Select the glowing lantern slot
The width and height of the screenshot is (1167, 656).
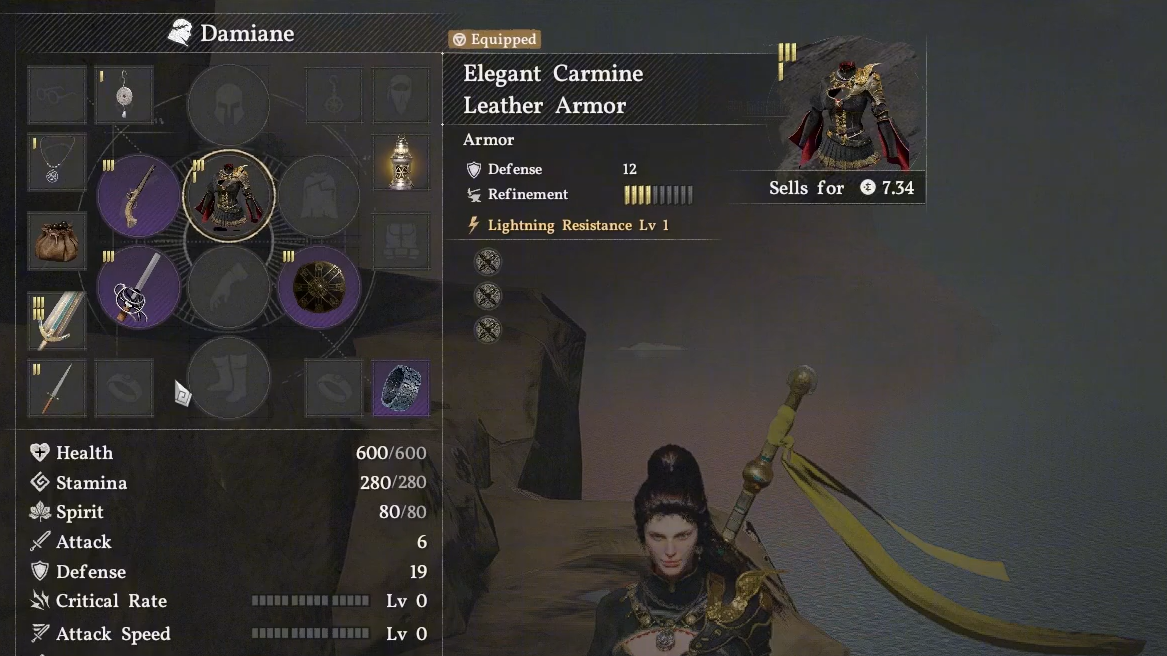401,163
